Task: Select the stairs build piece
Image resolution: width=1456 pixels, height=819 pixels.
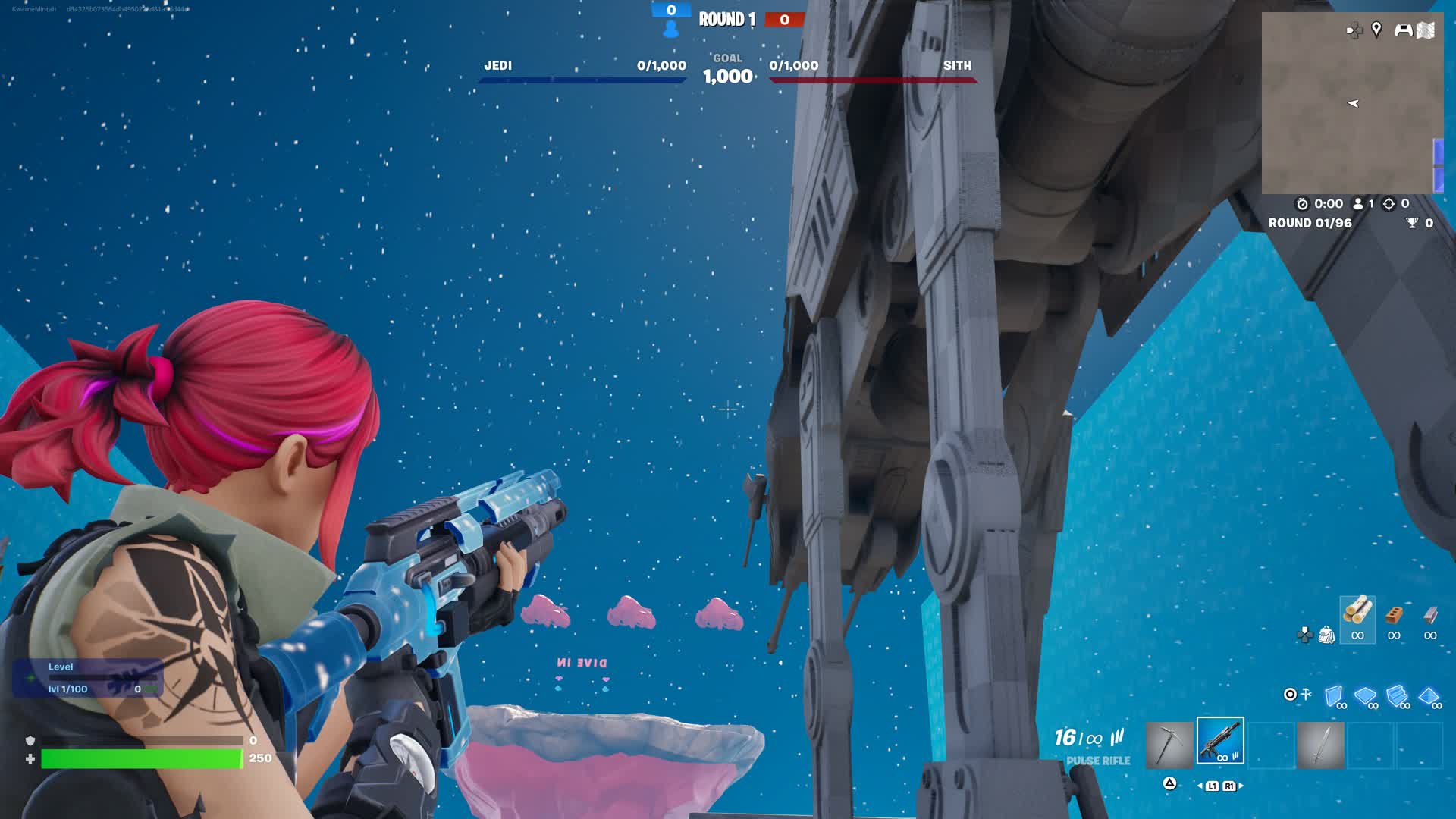Action: 1397,695
